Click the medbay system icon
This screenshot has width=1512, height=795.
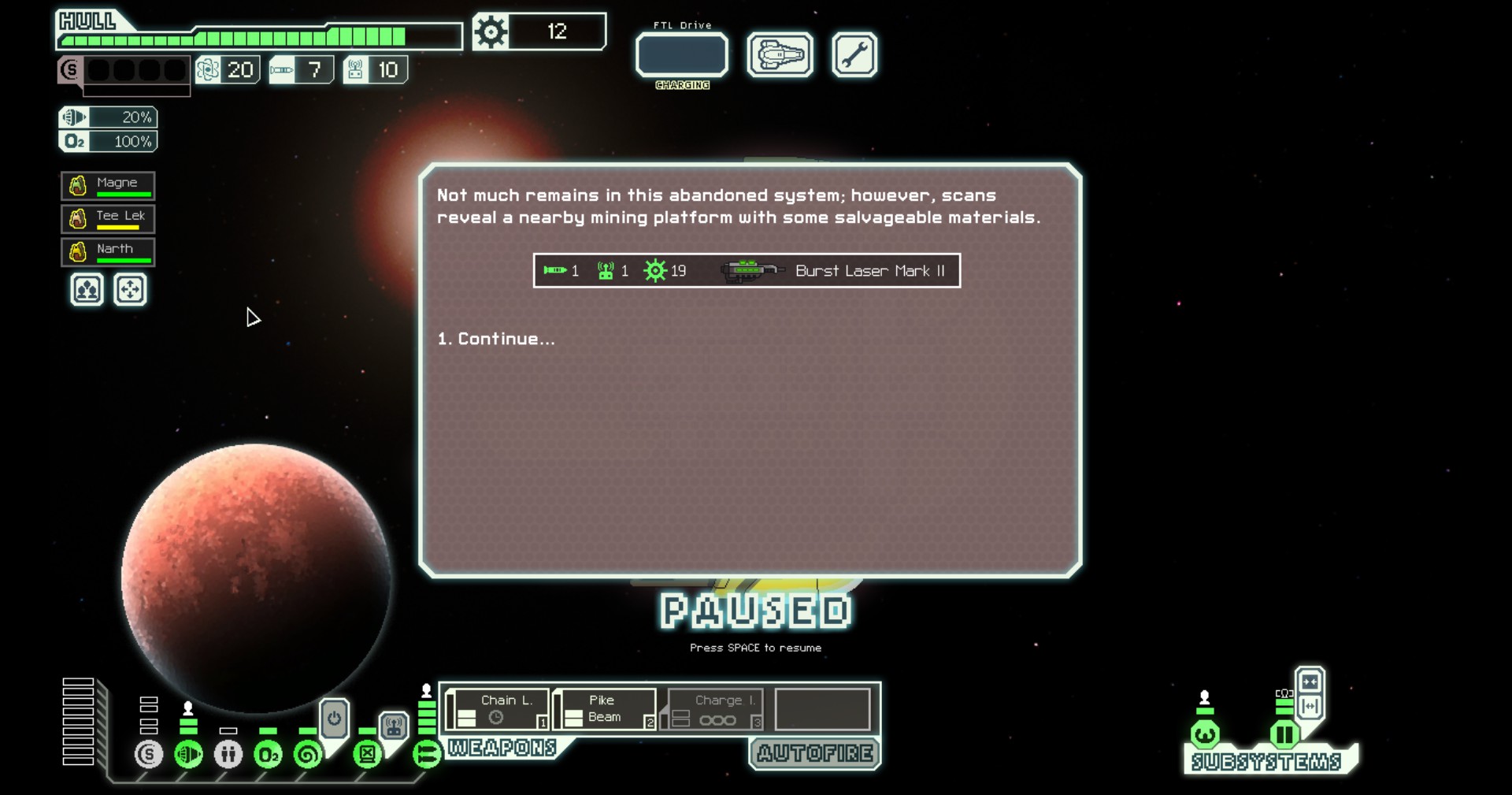click(228, 755)
